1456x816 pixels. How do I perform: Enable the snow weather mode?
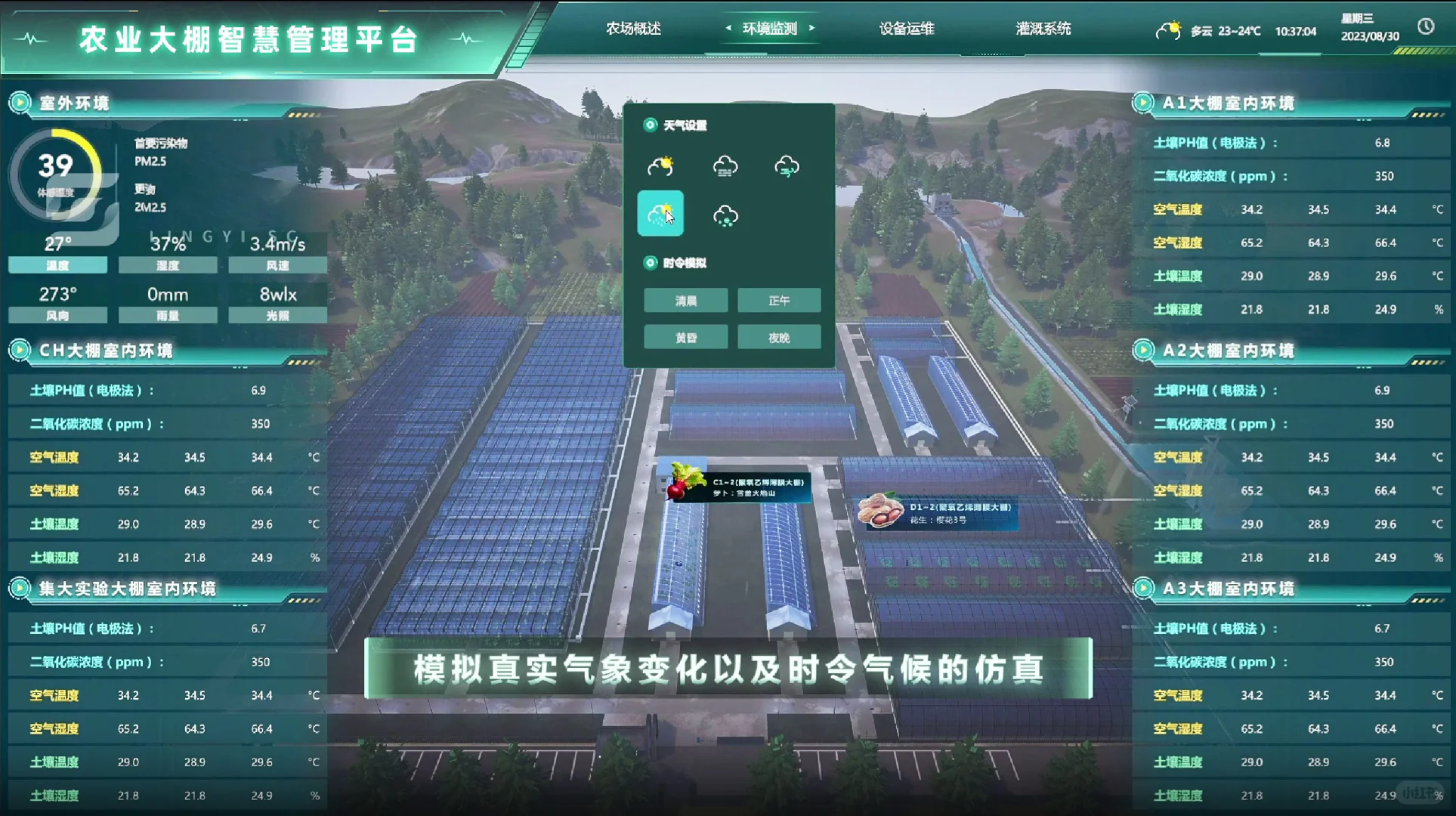pyautogui.click(x=724, y=215)
